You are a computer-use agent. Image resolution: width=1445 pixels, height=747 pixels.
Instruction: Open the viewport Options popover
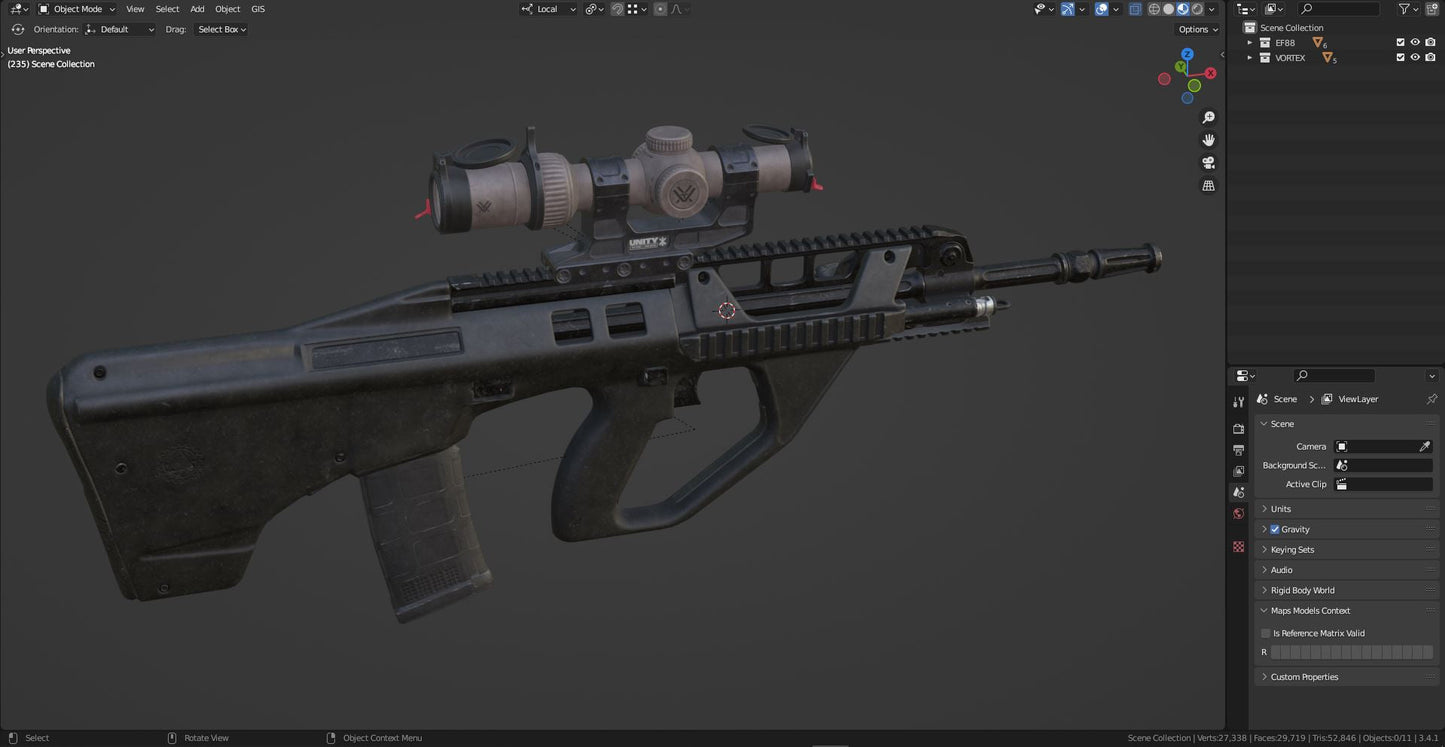[x=1196, y=29]
